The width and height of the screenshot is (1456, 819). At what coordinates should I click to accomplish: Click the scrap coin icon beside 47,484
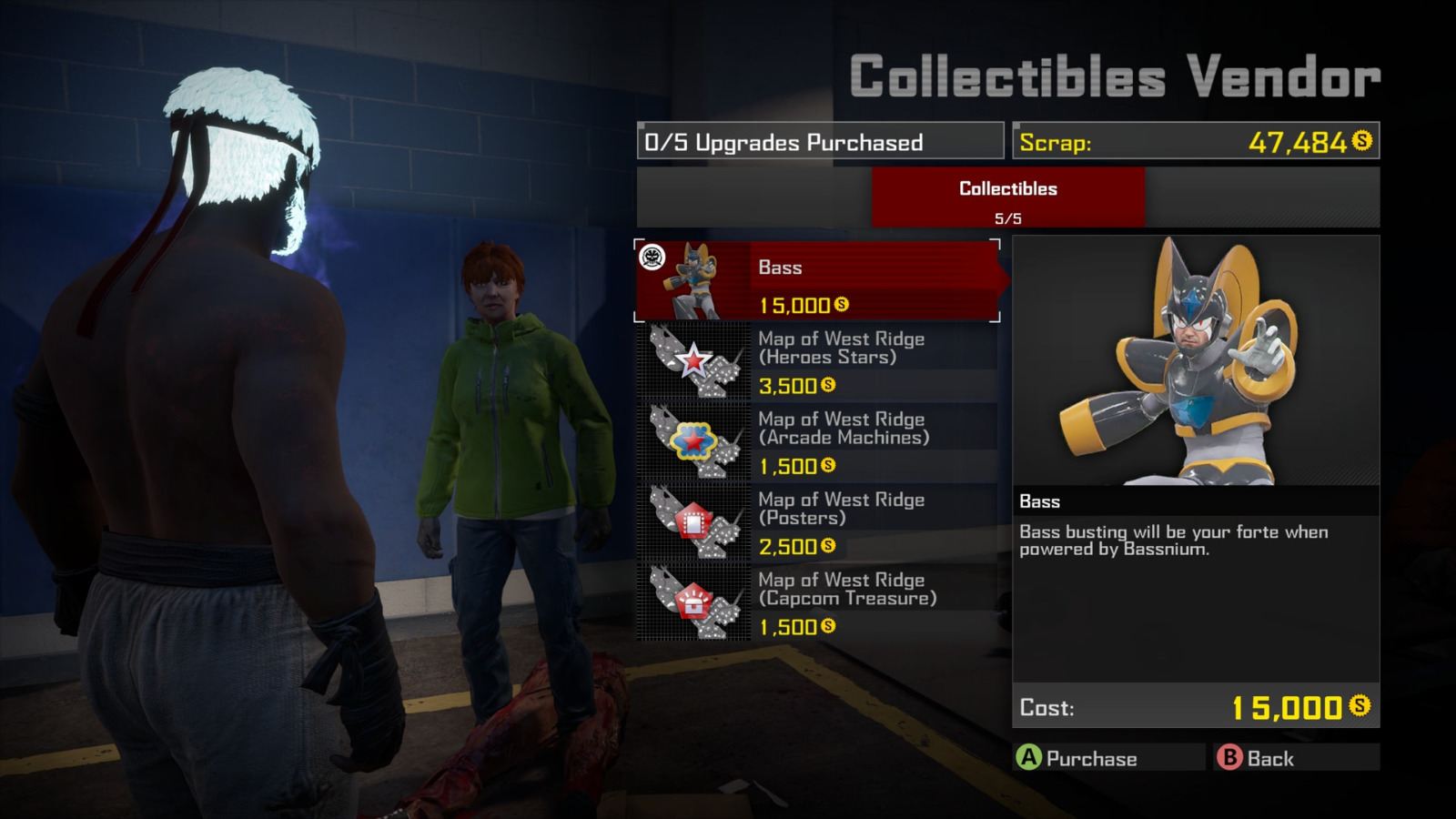point(1362,143)
